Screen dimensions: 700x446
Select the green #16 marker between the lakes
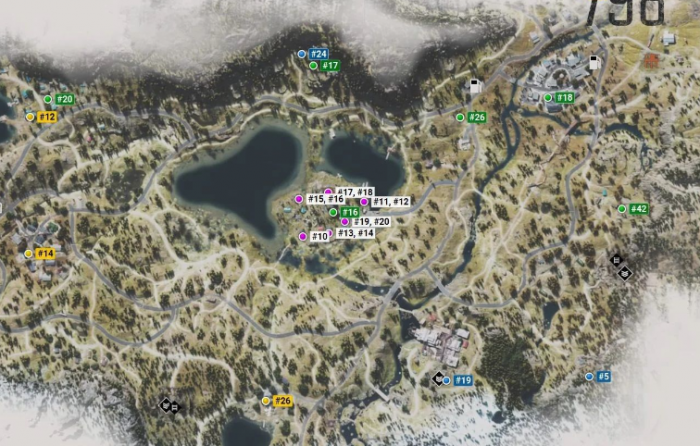(334, 212)
